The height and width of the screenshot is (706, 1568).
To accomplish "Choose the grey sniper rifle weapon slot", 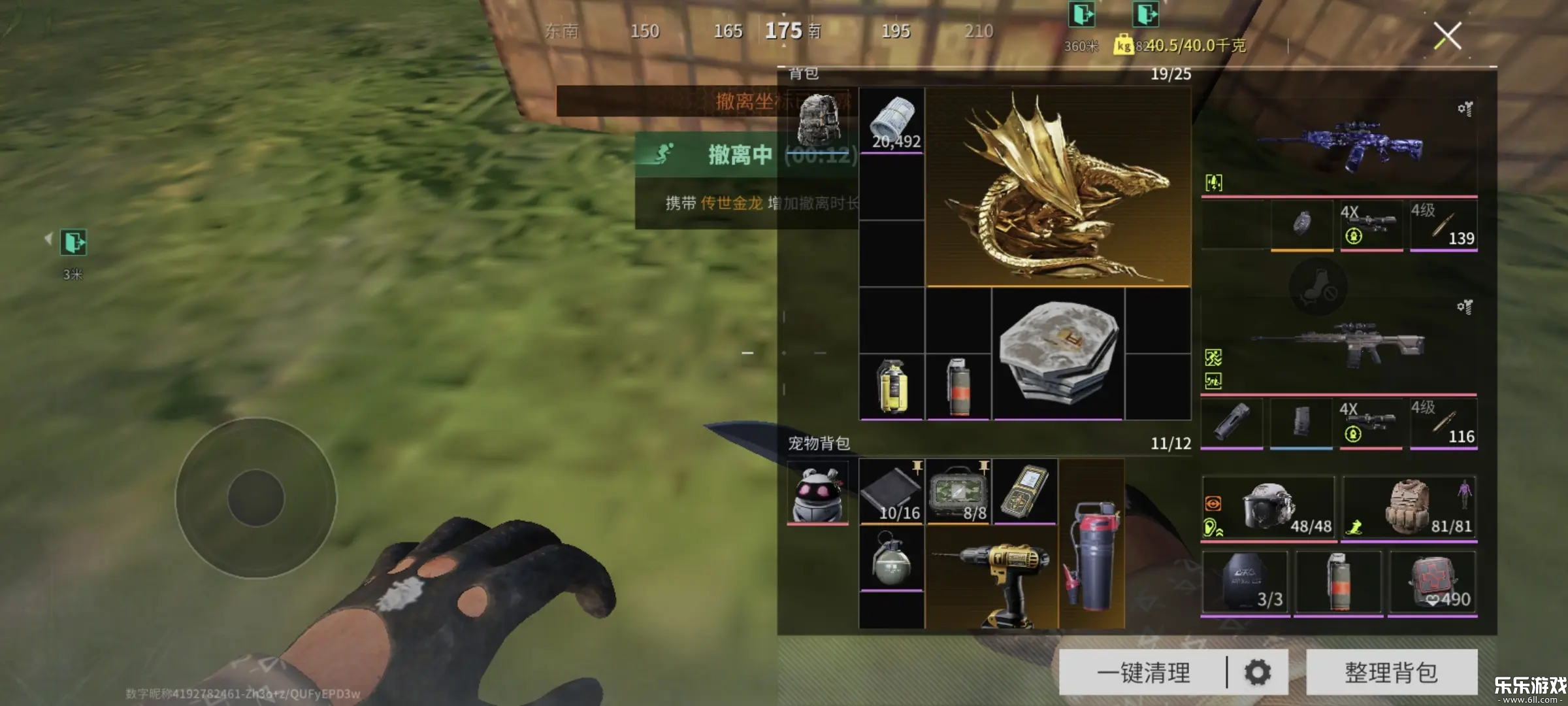I will tap(1339, 346).
